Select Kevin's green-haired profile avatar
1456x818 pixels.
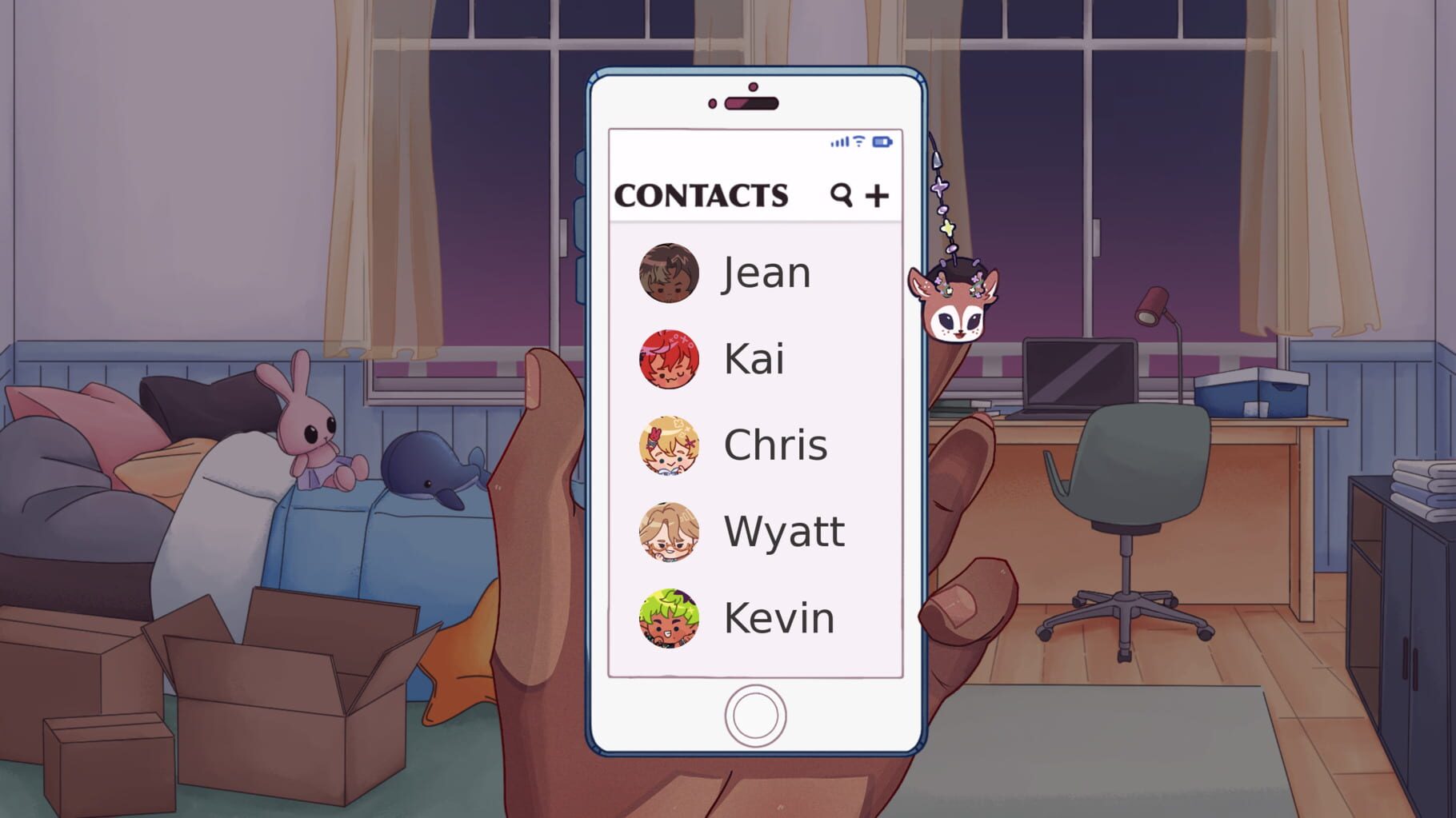(x=670, y=616)
